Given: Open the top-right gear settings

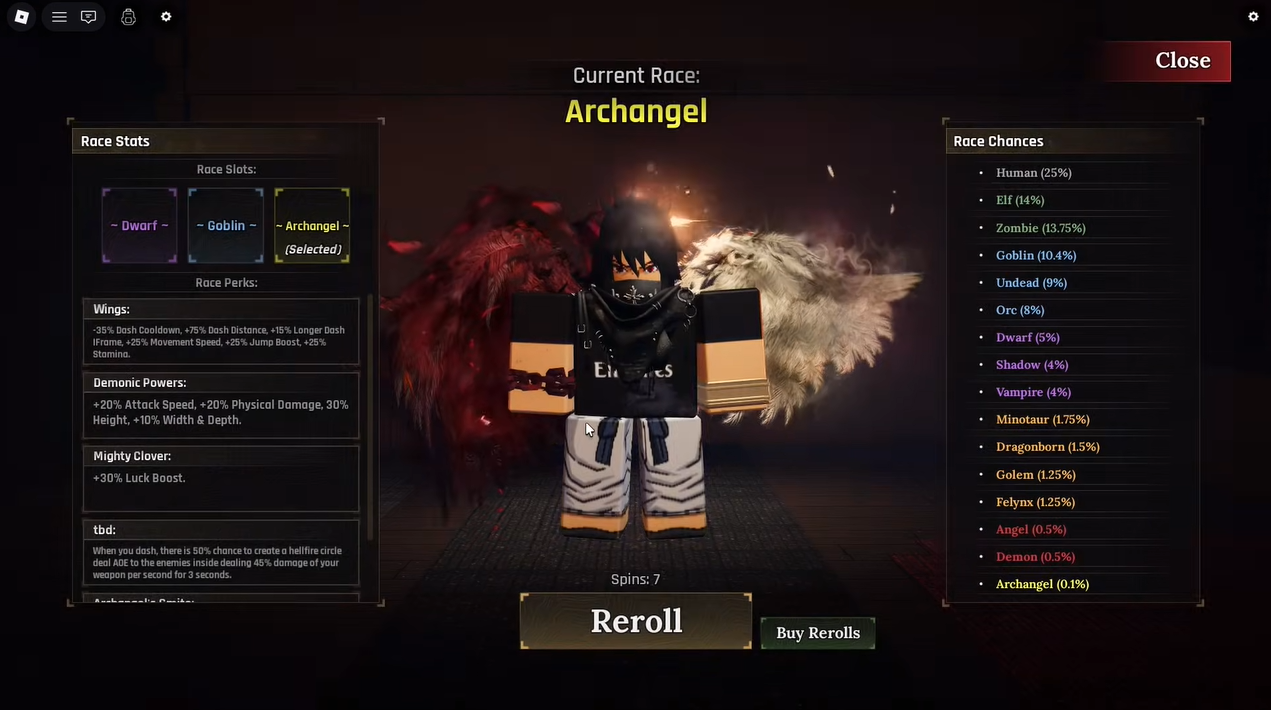Looking at the screenshot, I should point(1253,17).
